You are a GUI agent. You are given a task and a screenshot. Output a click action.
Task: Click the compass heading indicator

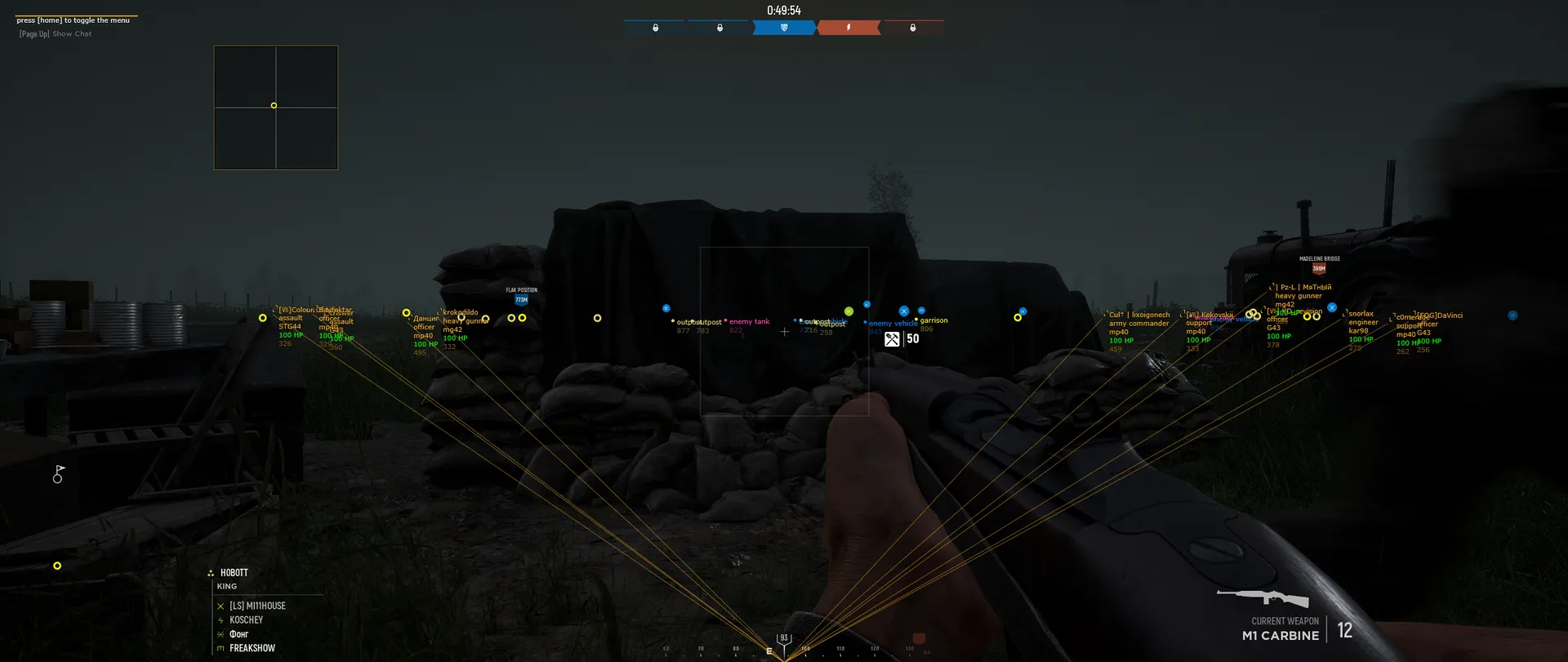(784, 639)
